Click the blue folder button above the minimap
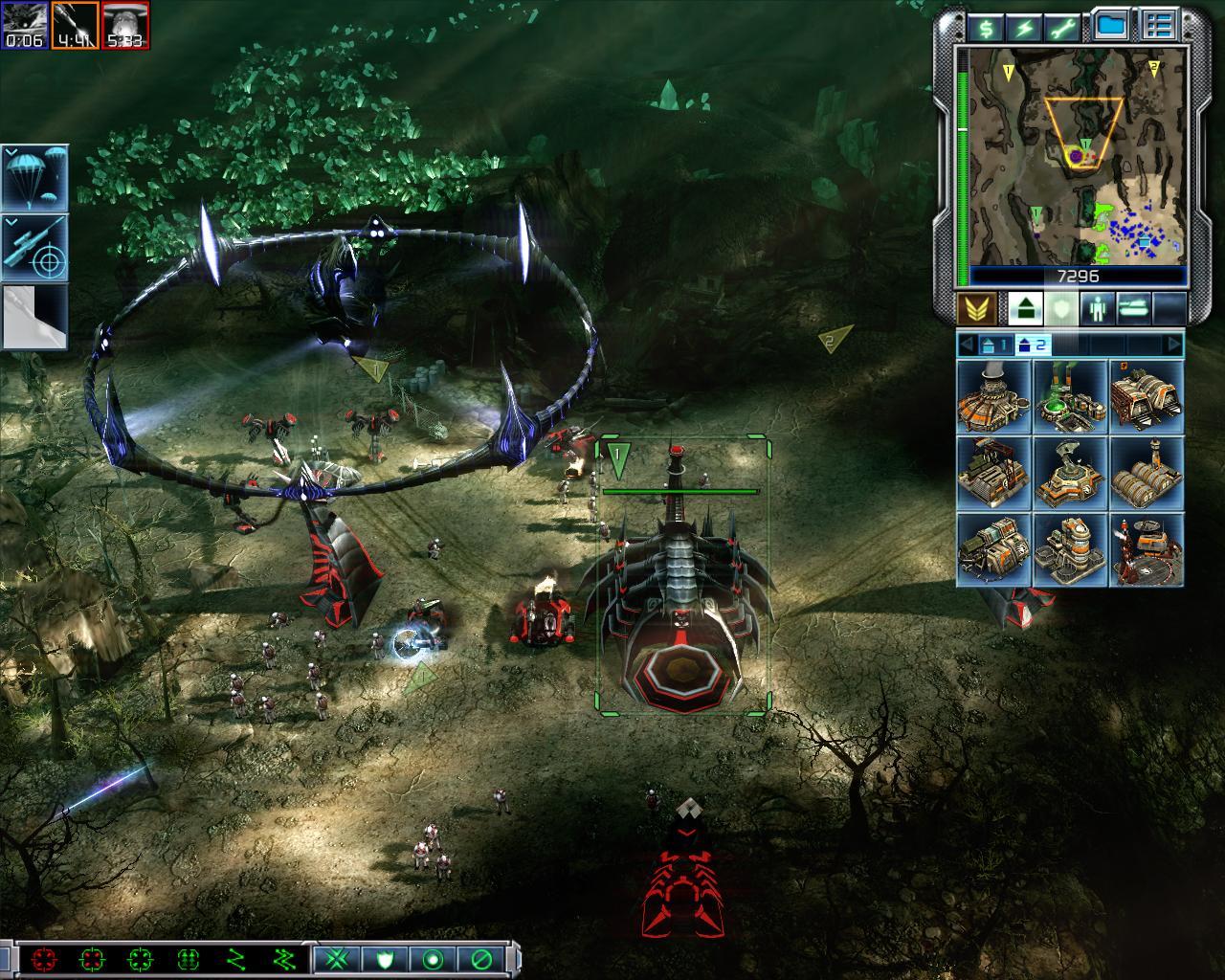Screen dimensions: 1225x980 coord(1111,26)
